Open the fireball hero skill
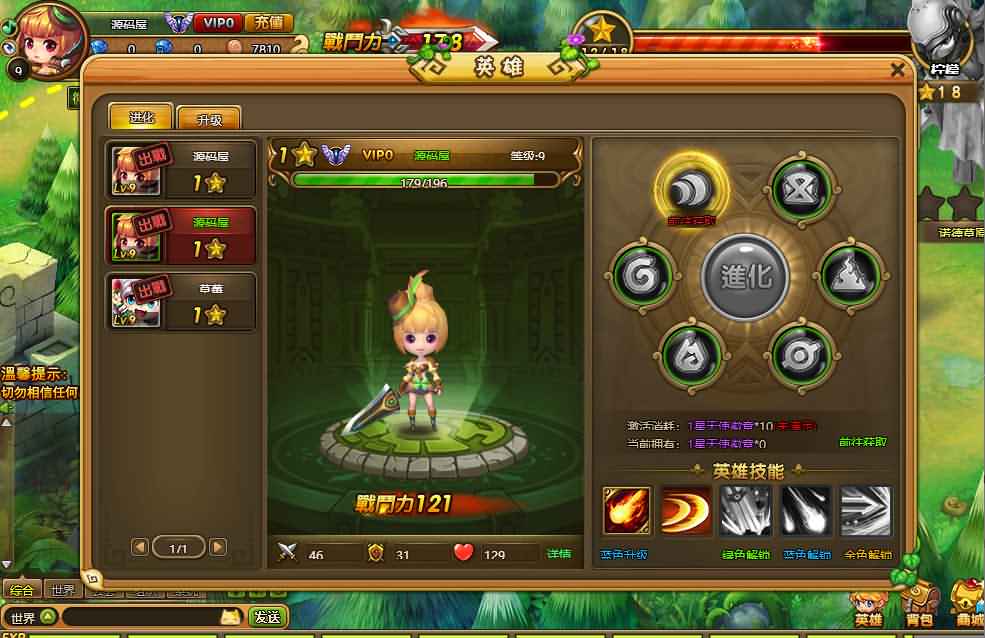This screenshot has width=985, height=638. click(627, 511)
